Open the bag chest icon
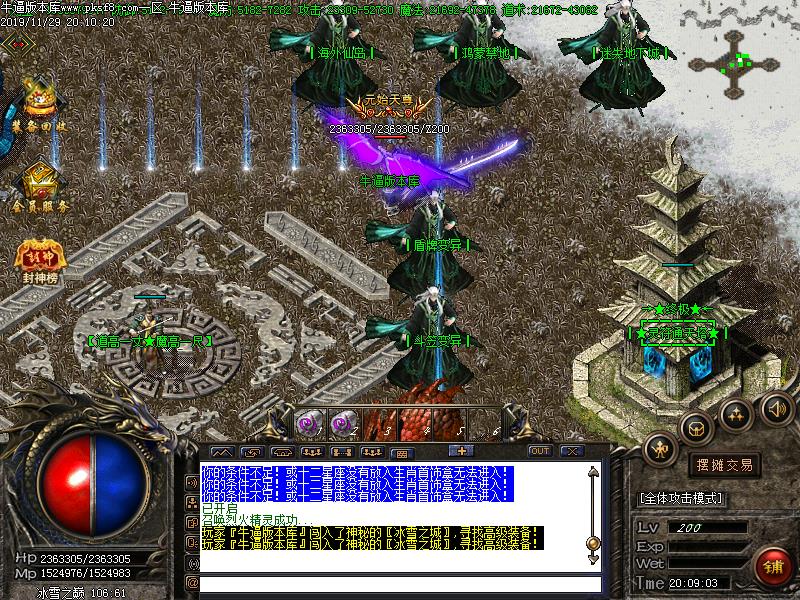 coord(696,427)
